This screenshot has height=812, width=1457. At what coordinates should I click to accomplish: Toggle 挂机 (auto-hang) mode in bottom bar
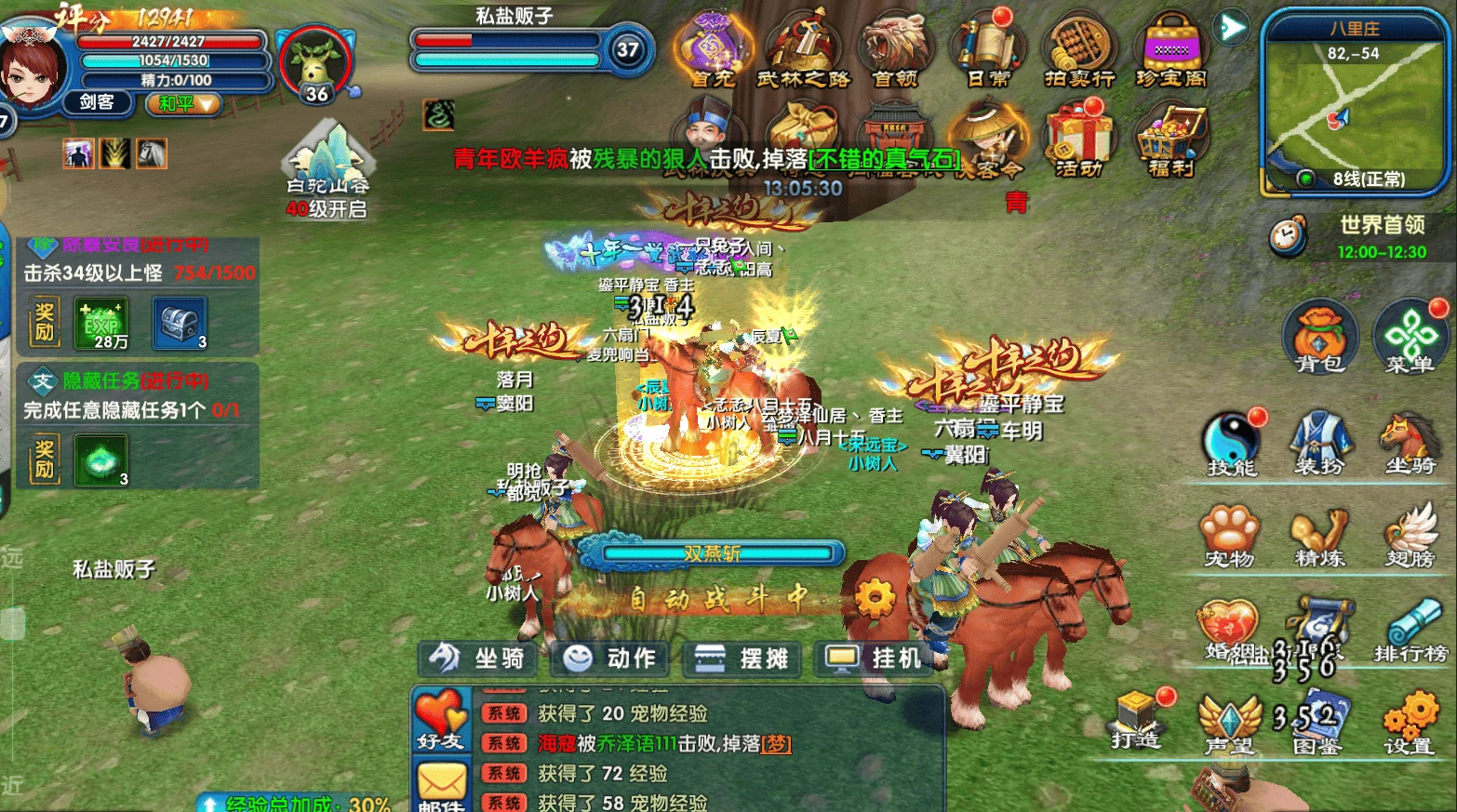(873, 659)
